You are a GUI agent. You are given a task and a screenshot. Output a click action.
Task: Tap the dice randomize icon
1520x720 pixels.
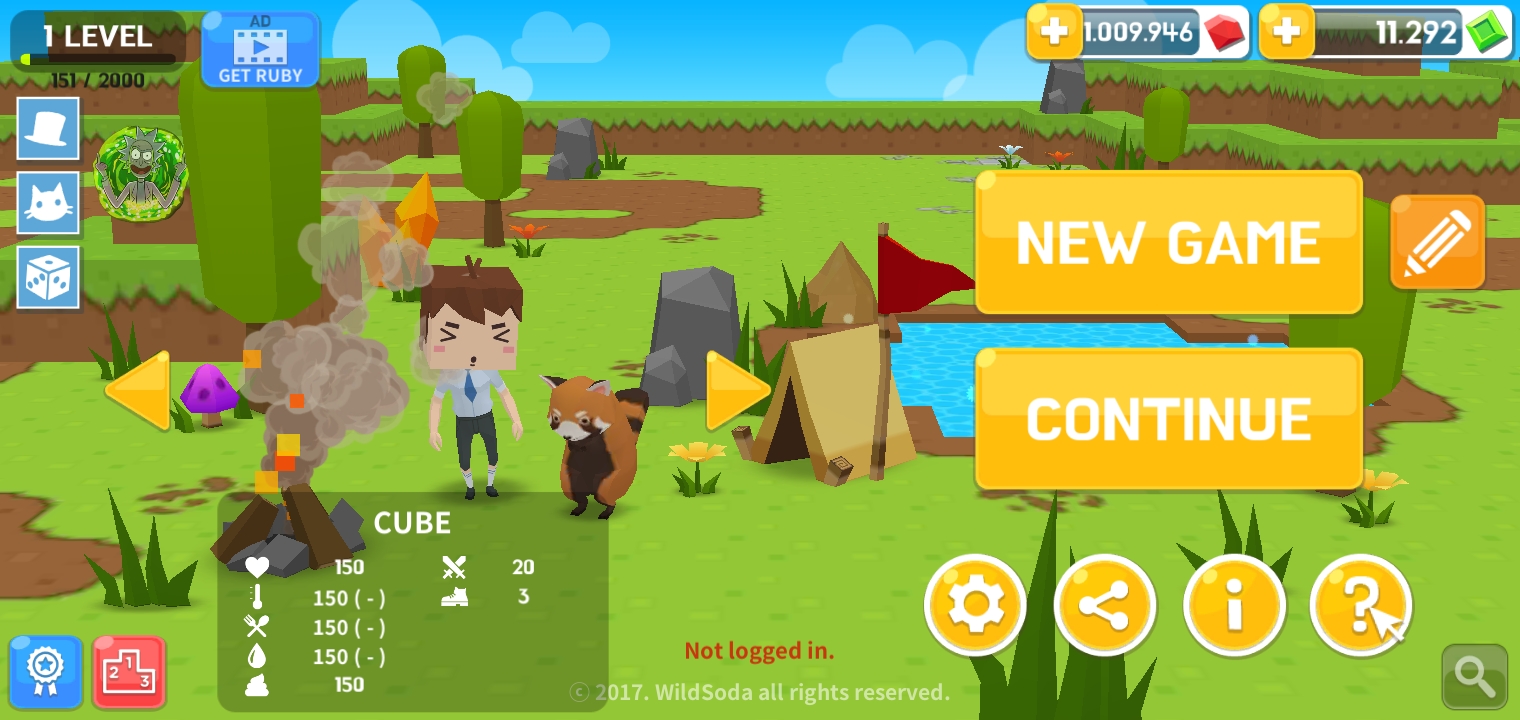pyautogui.click(x=48, y=277)
